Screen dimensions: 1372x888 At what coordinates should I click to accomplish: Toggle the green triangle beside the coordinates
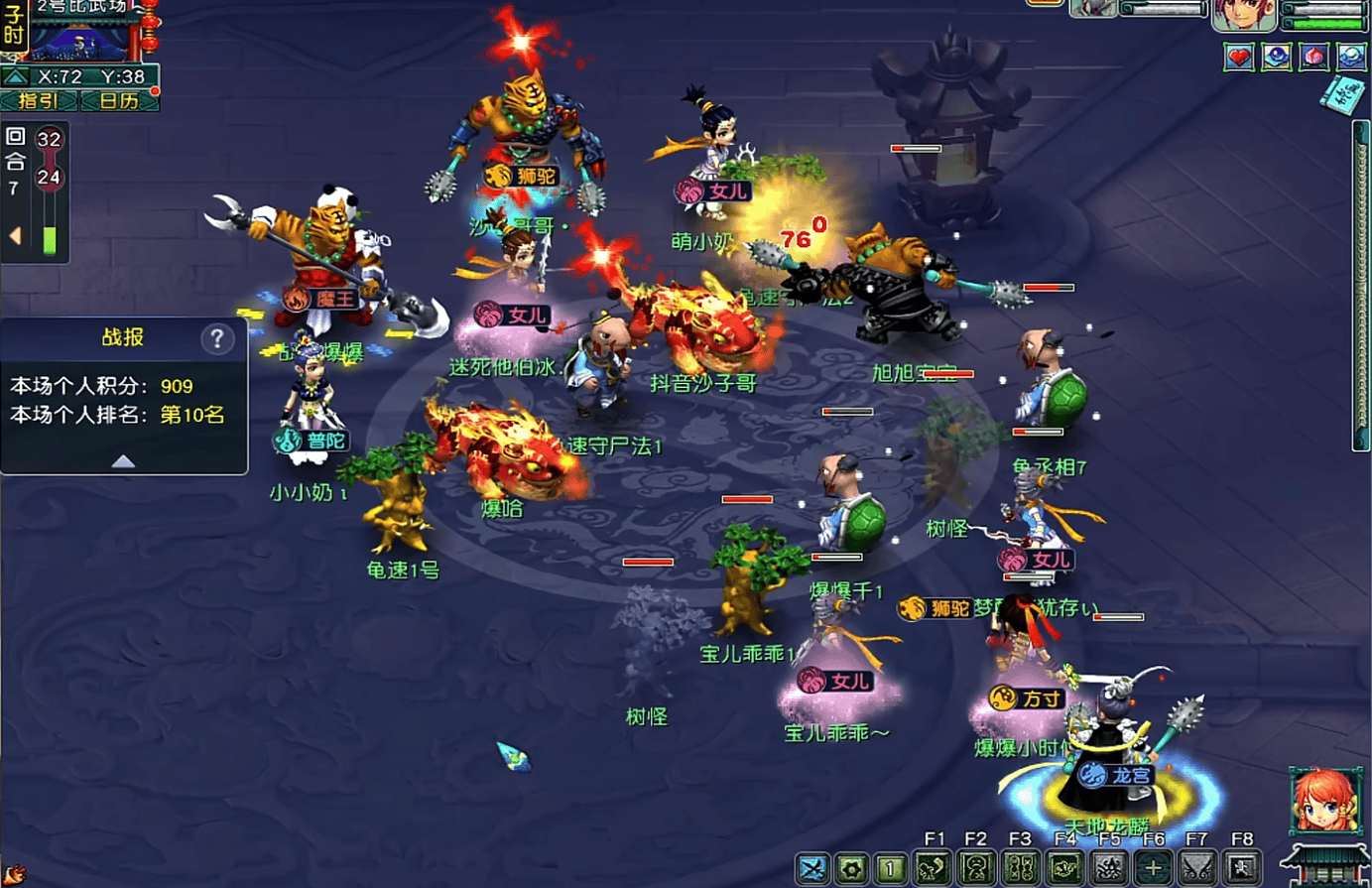tap(15, 76)
